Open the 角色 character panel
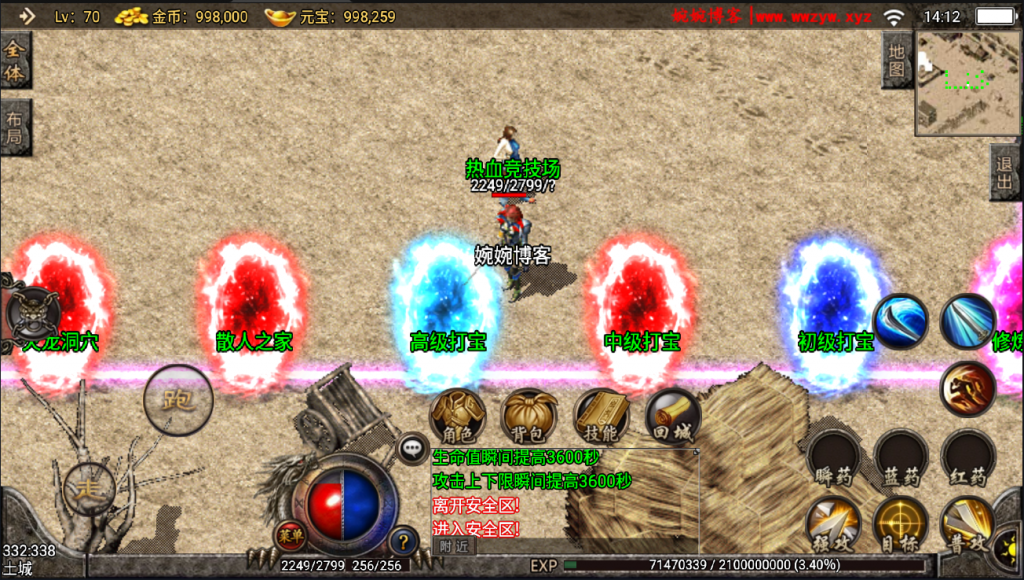1024x580 pixels. (457, 415)
